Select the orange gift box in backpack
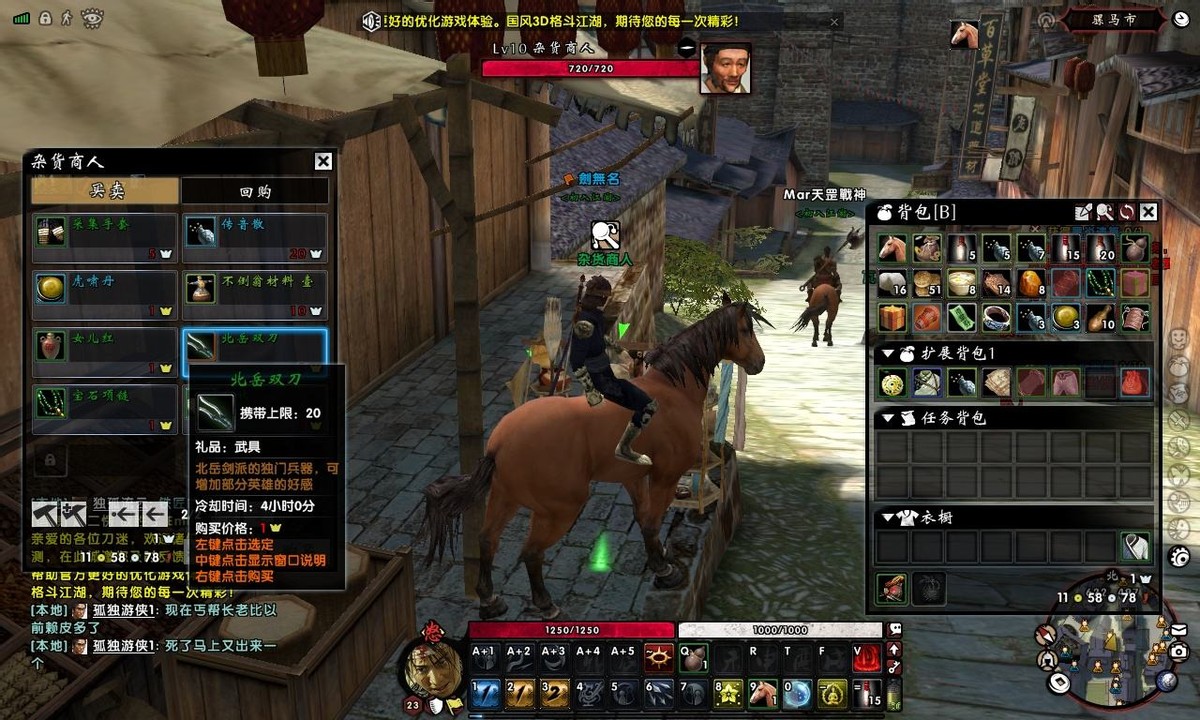 892,318
